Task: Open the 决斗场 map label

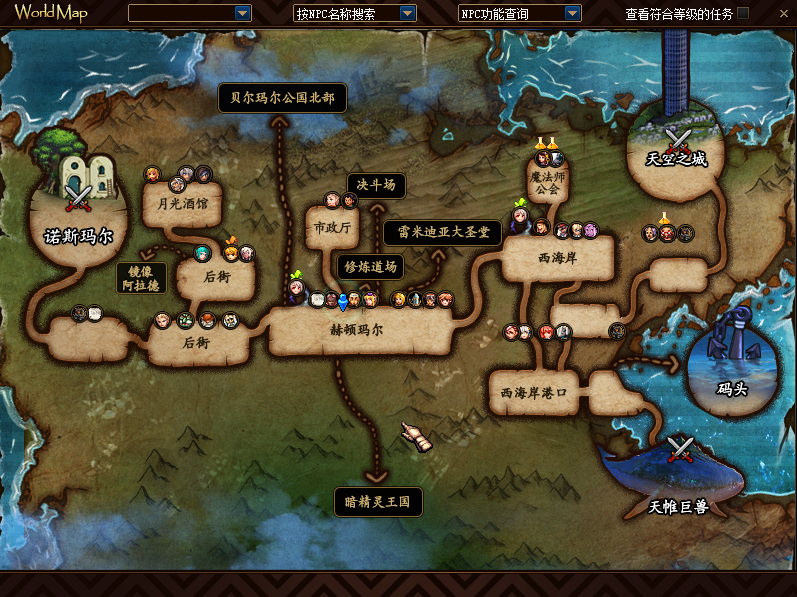Action: coord(377,185)
